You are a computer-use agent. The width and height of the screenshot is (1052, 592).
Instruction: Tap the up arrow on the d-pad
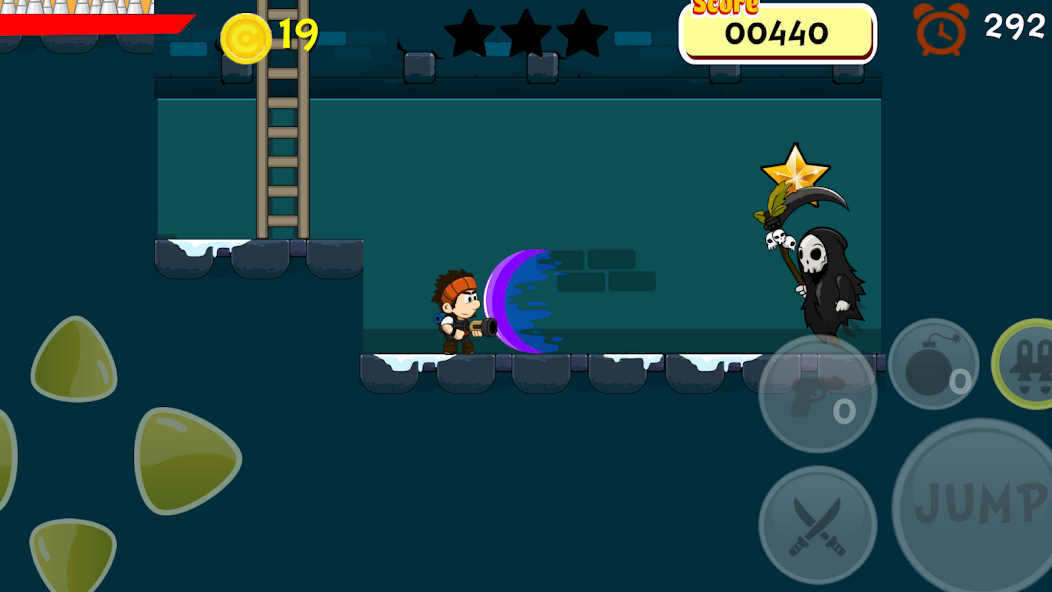click(x=75, y=360)
